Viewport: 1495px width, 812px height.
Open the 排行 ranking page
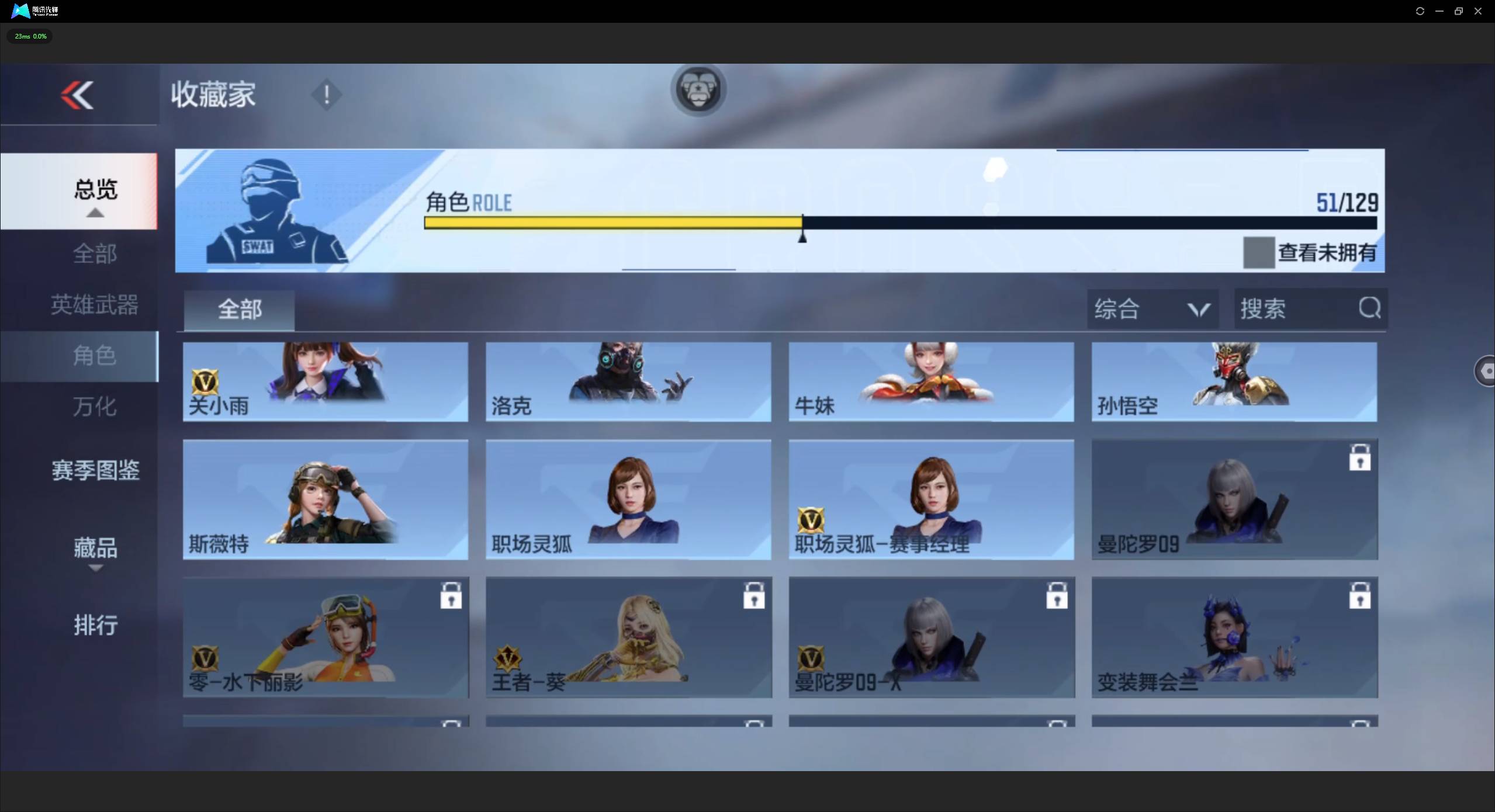click(x=95, y=624)
